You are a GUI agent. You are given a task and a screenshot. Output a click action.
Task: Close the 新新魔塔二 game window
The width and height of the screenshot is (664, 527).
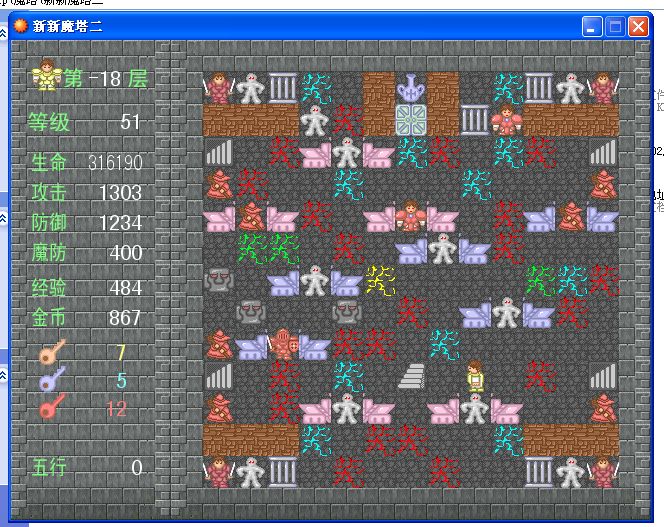tap(638, 27)
